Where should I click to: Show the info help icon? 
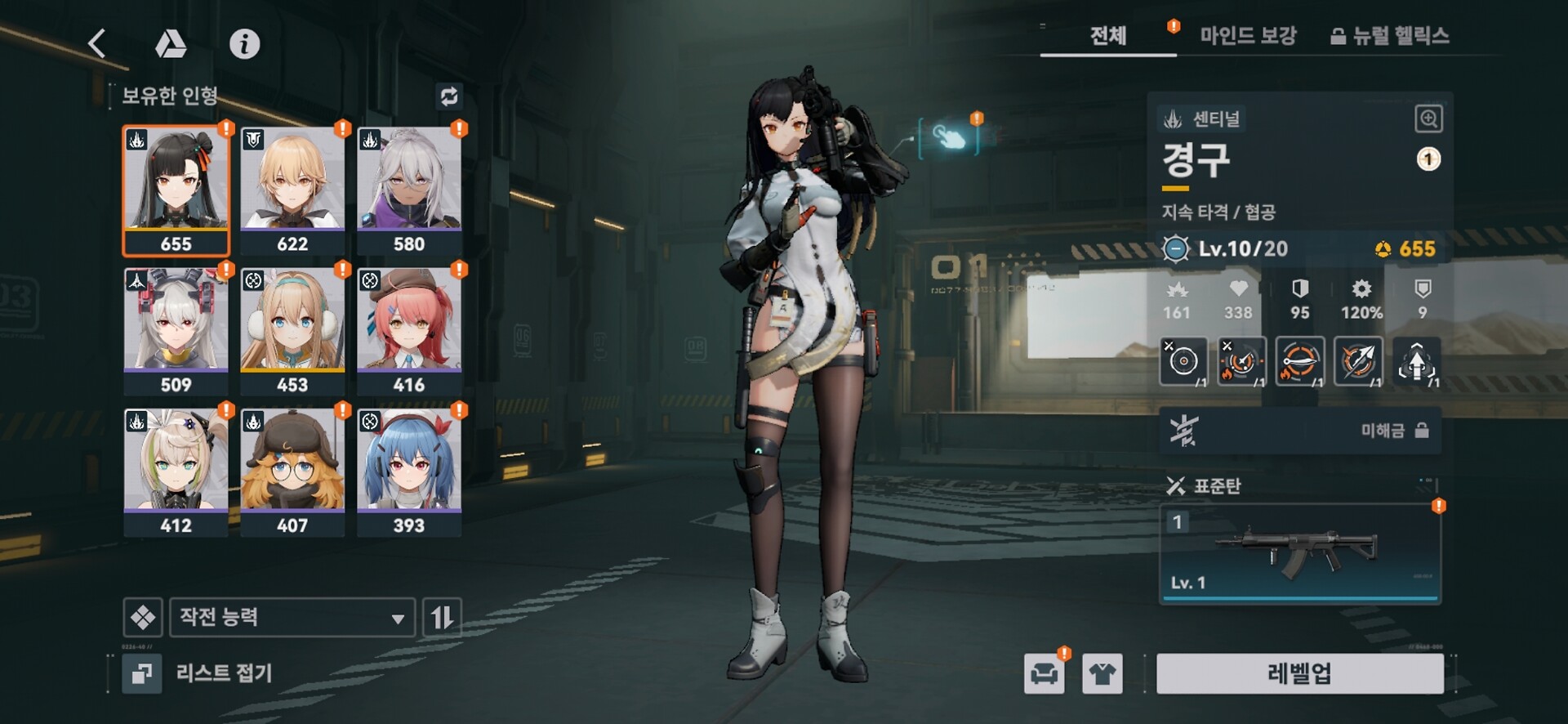pos(244,44)
